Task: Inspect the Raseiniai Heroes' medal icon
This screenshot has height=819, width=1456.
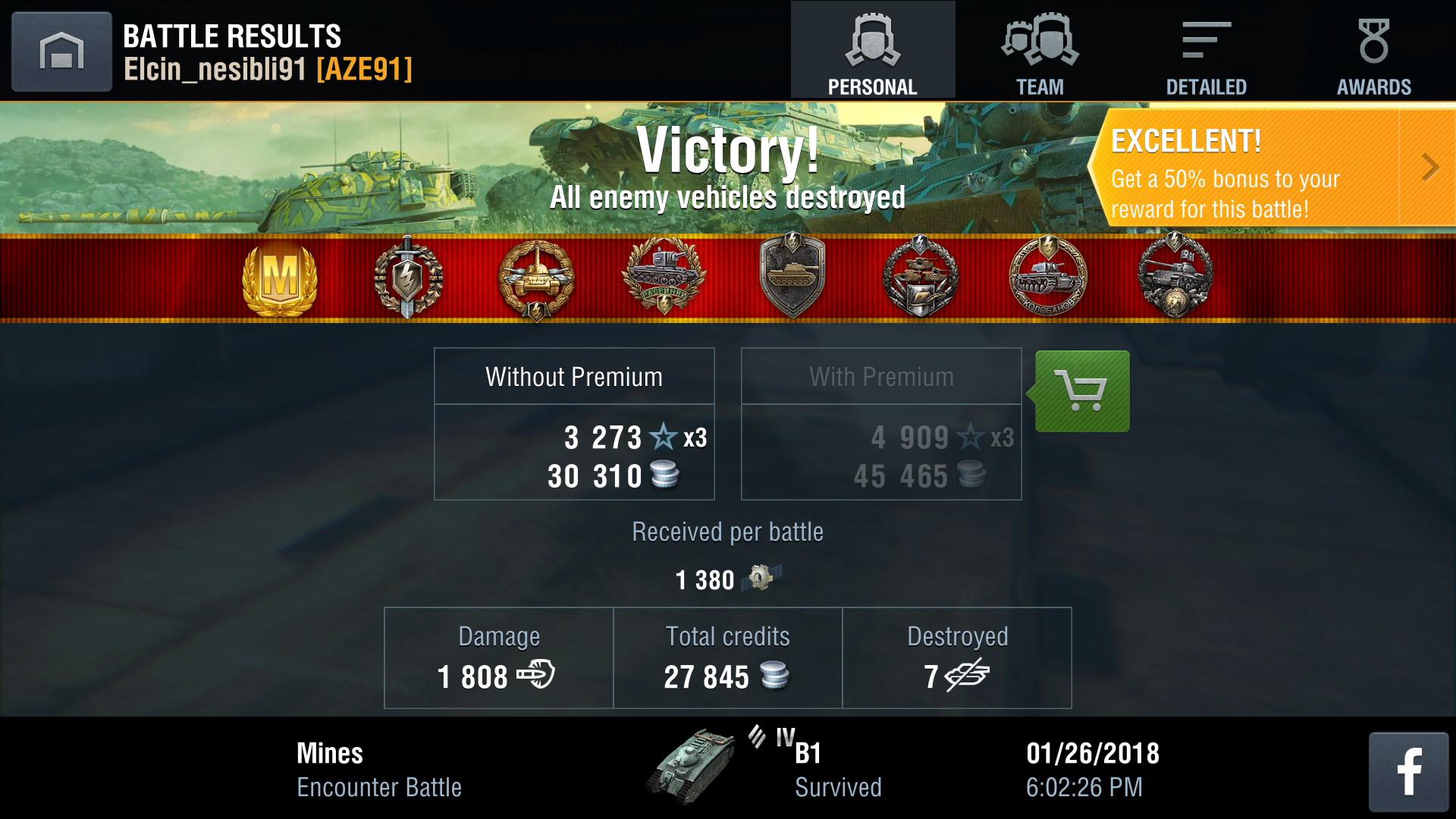Action: click(x=664, y=278)
